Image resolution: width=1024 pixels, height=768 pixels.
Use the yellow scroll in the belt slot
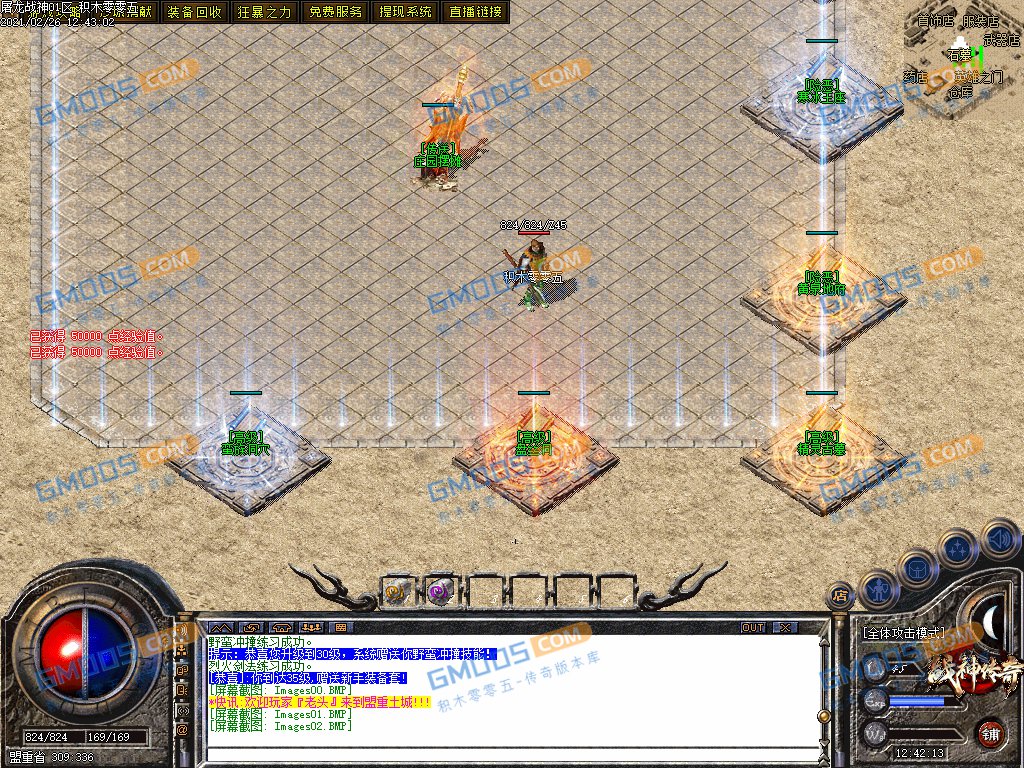[x=399, y=591]
